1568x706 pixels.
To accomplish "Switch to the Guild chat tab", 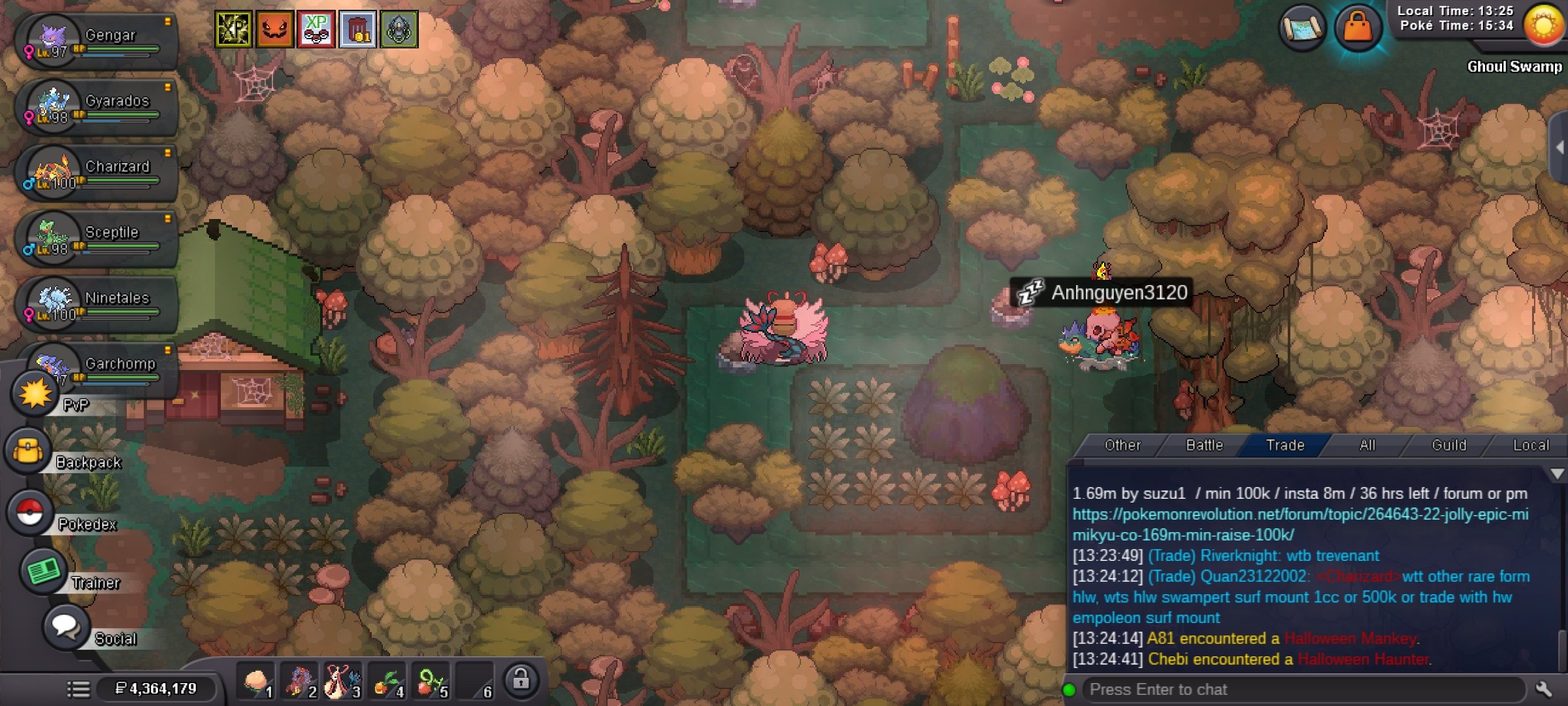I will [x=1448, y=445].
